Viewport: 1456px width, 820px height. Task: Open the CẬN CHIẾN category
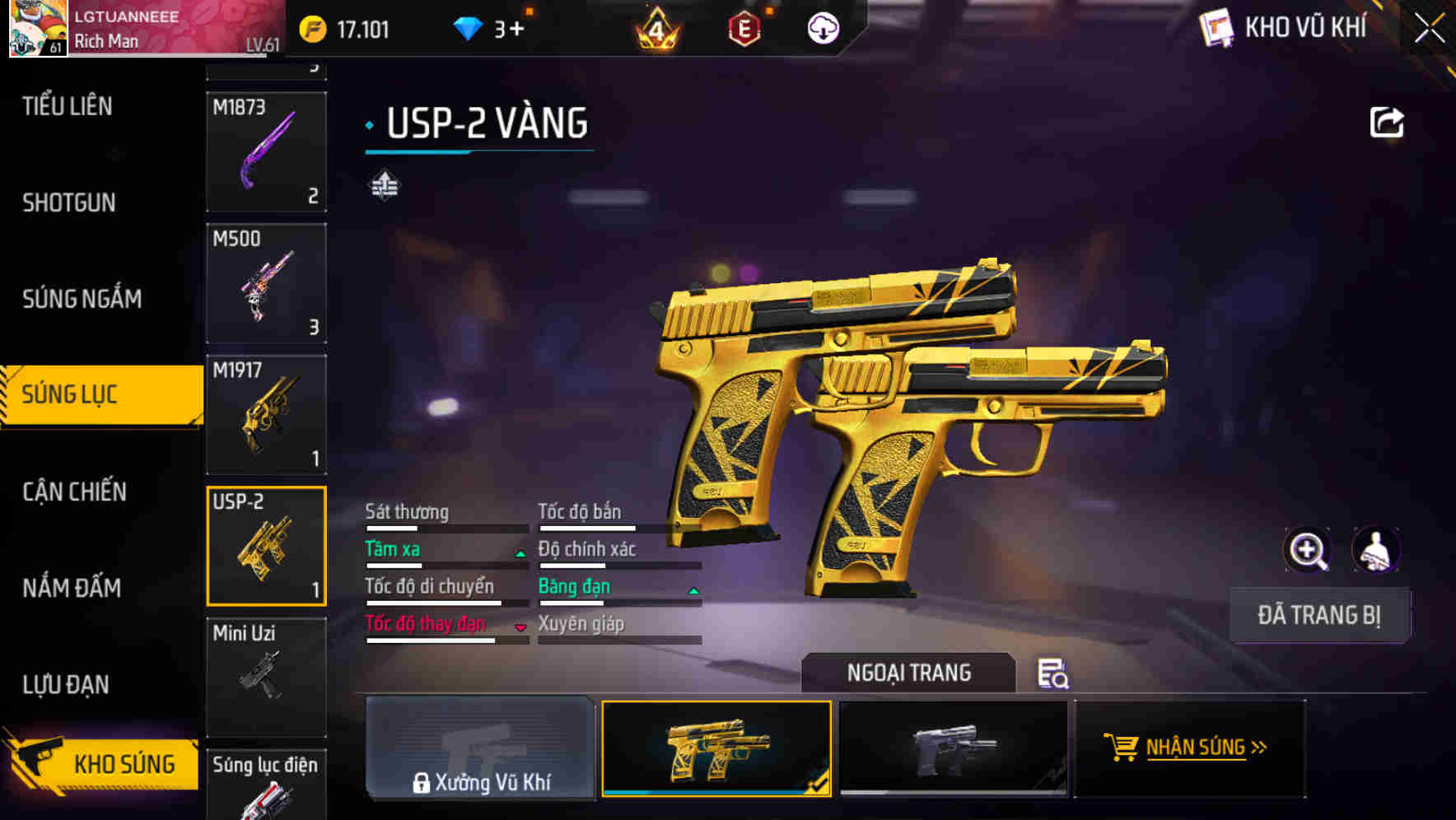(74, 492)
